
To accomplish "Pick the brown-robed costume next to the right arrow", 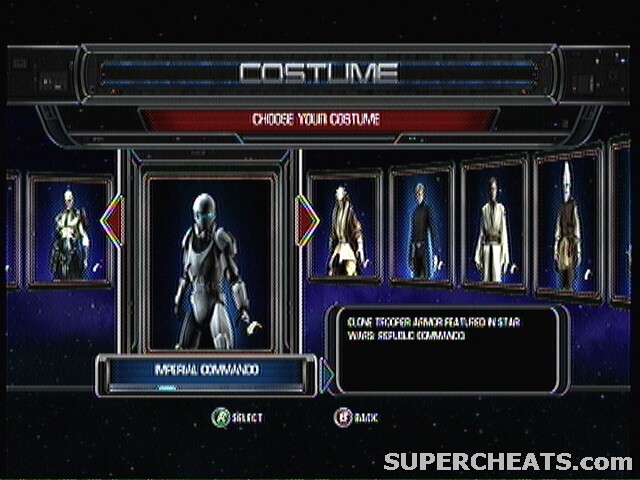I will (345, 229).
